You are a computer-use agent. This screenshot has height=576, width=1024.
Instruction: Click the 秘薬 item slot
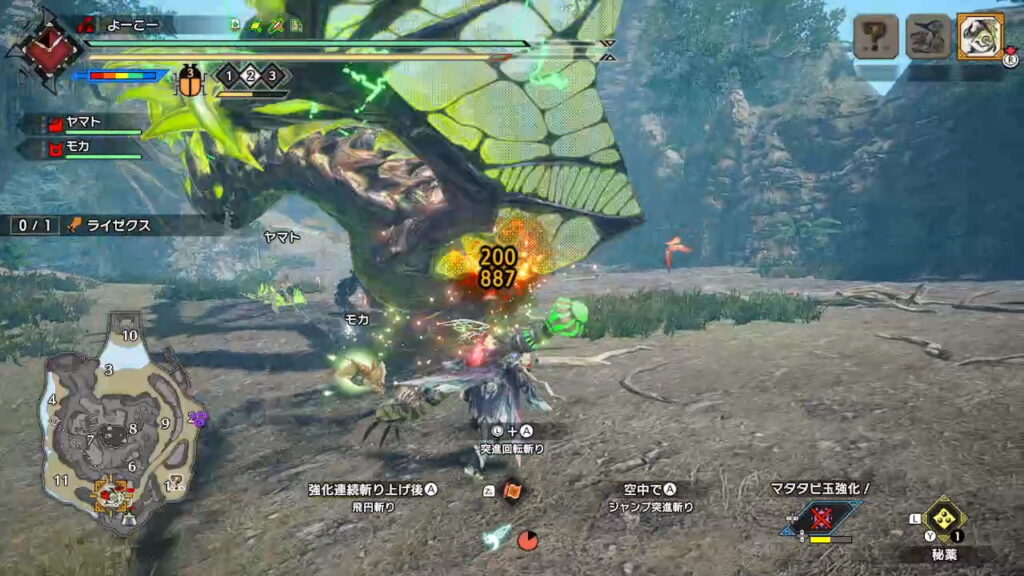(x=945, y=520)
